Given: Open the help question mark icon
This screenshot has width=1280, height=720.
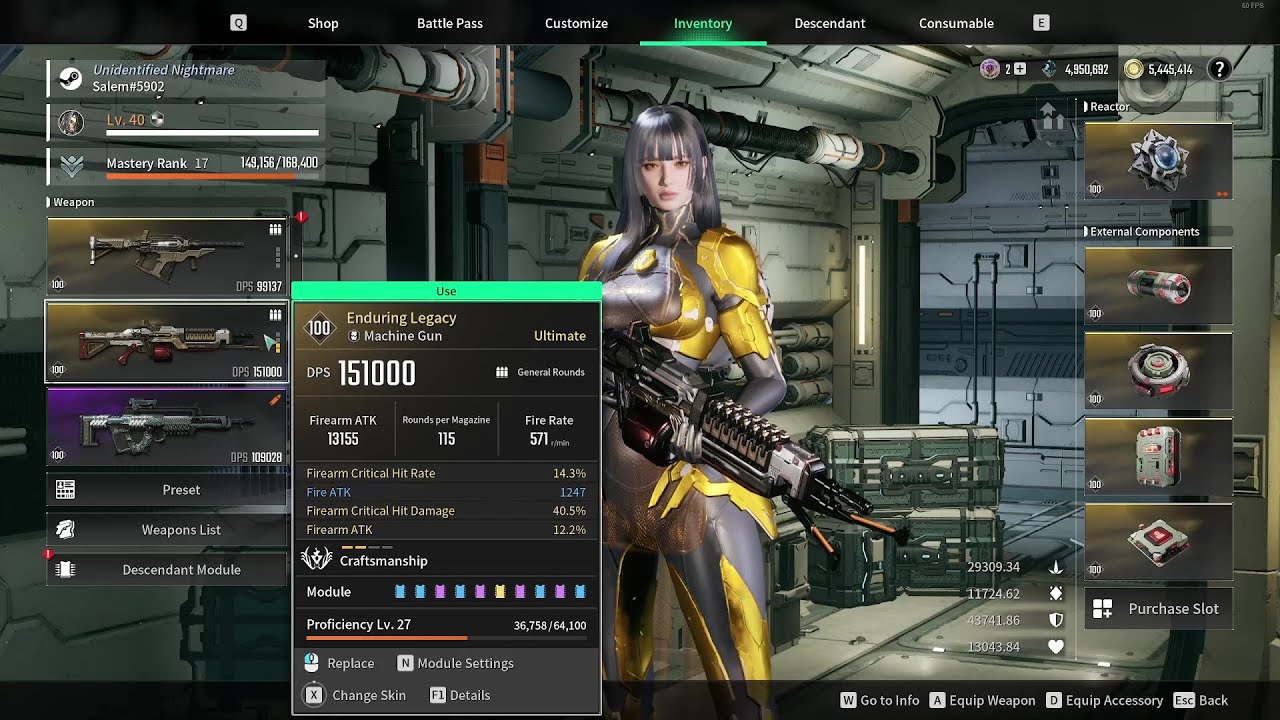Looking at the screenshot, I should coord(1219,69).
